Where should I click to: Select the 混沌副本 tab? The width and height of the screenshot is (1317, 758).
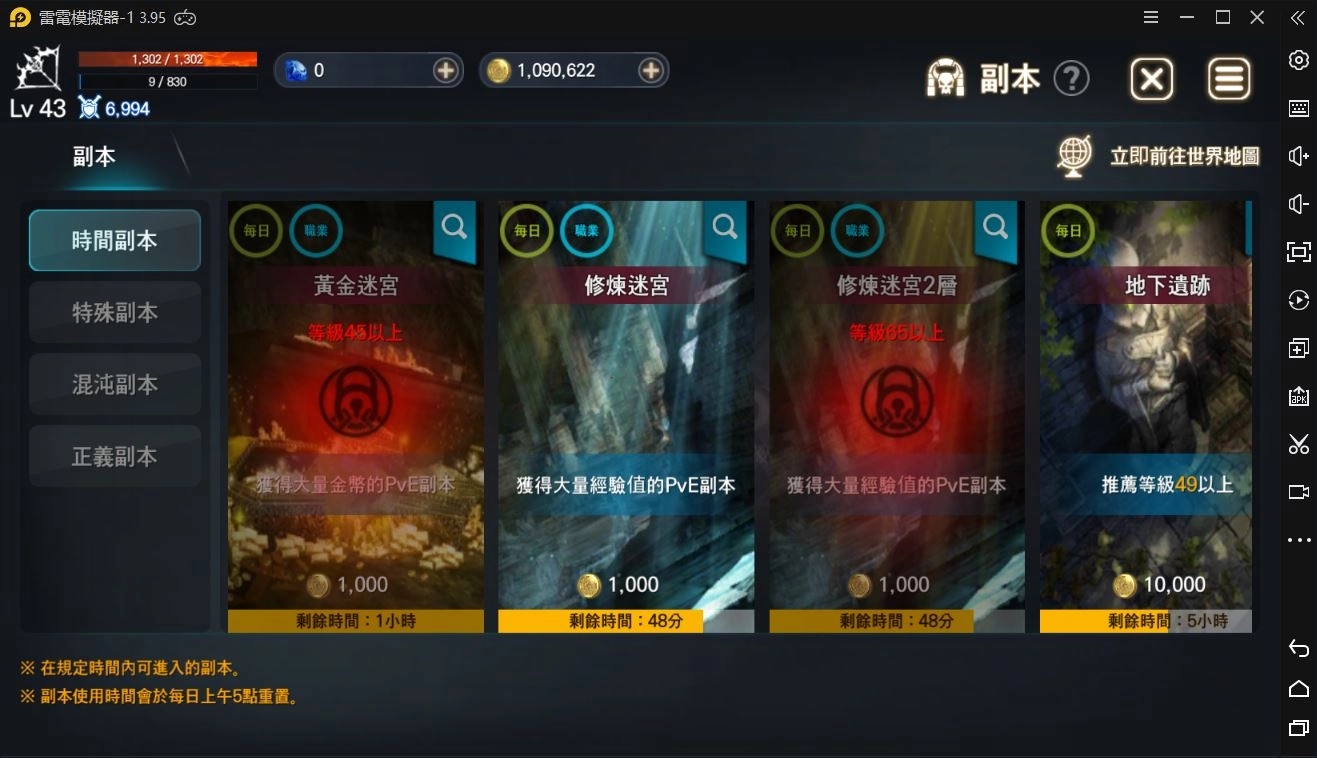click(114, 384)
